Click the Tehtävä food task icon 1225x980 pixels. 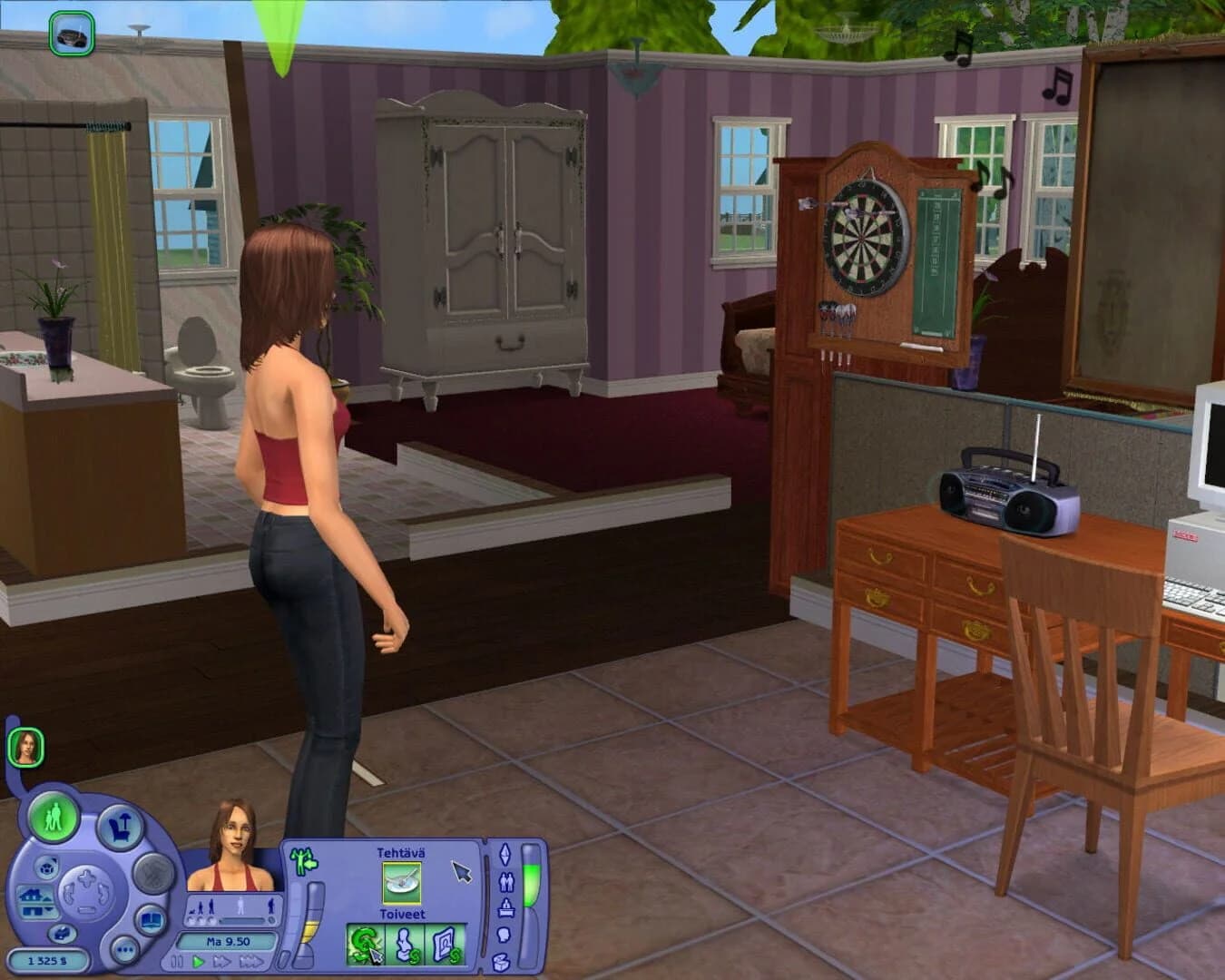pyautogui.click(x=401, y=883)
